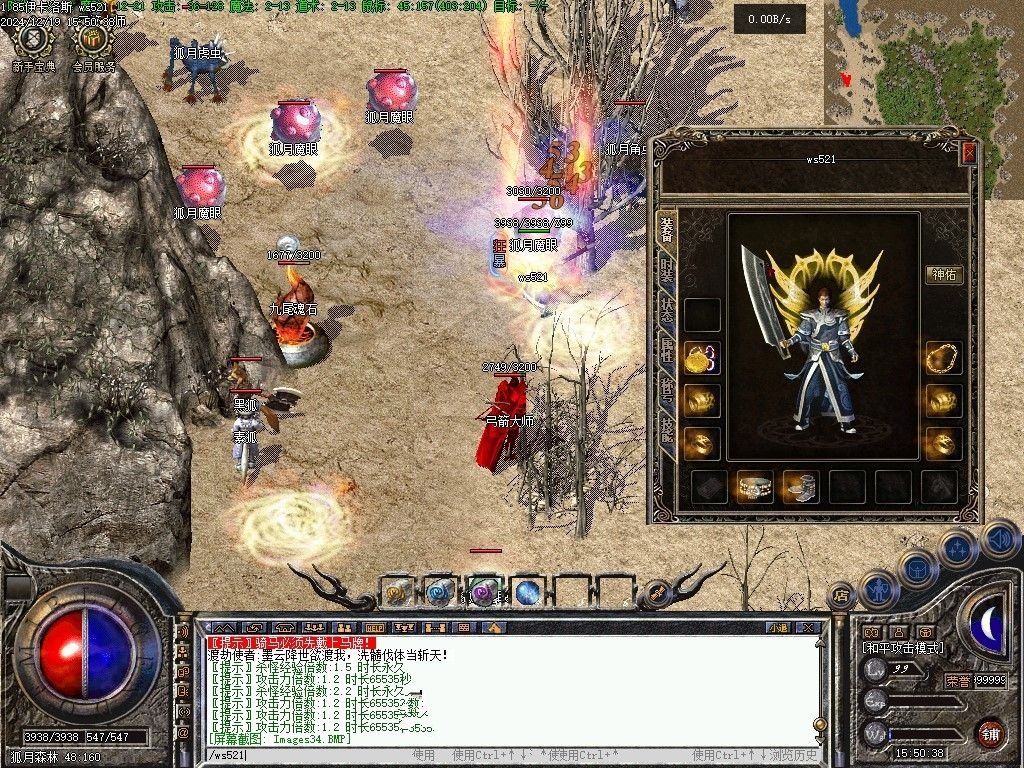Open the 状态 (status) tab

coord(666,307)
